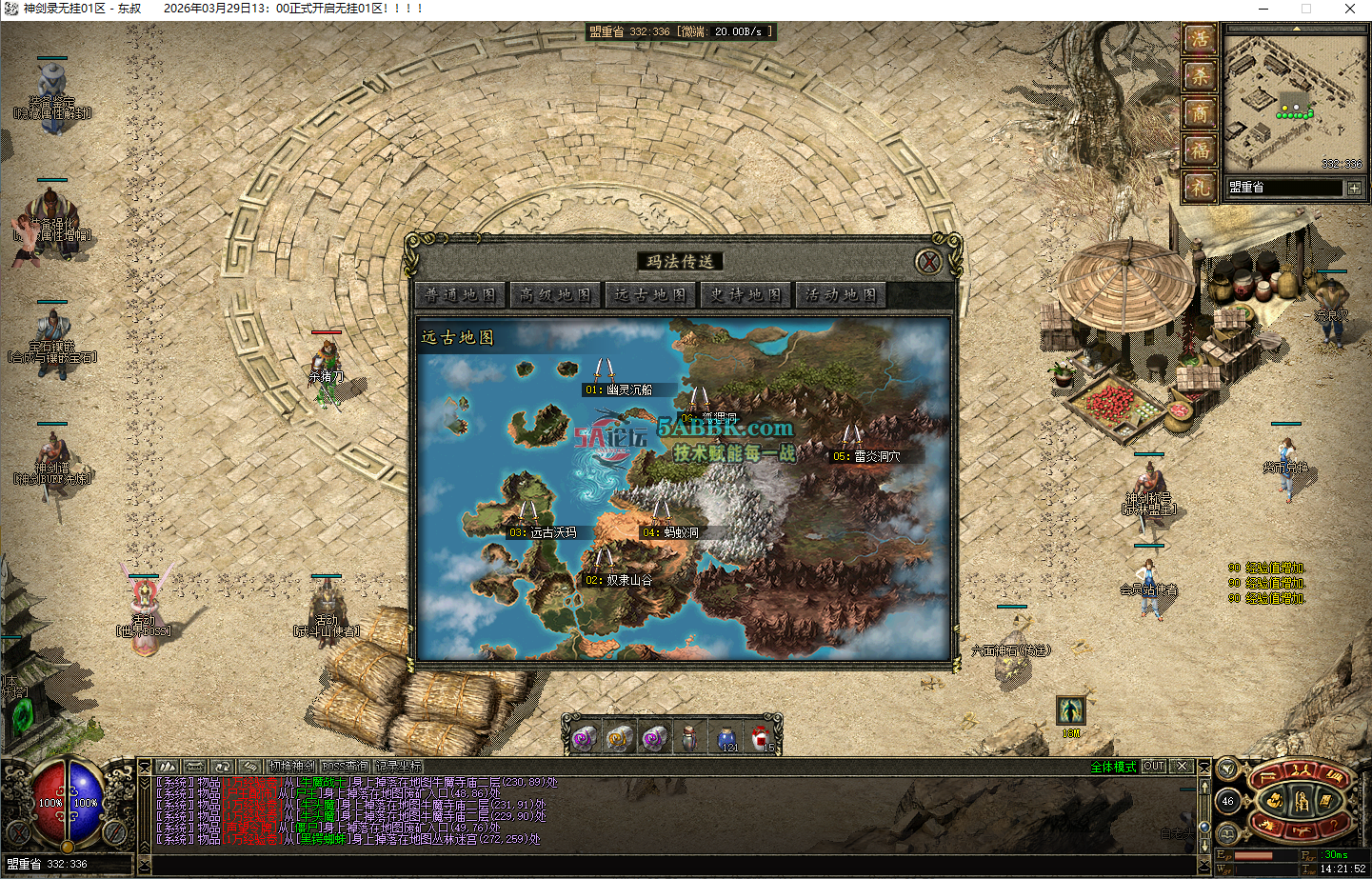Select the 04: 蚂蚁洞 map entry
Screen dimensions: 1372x879
tap(670, 532)
